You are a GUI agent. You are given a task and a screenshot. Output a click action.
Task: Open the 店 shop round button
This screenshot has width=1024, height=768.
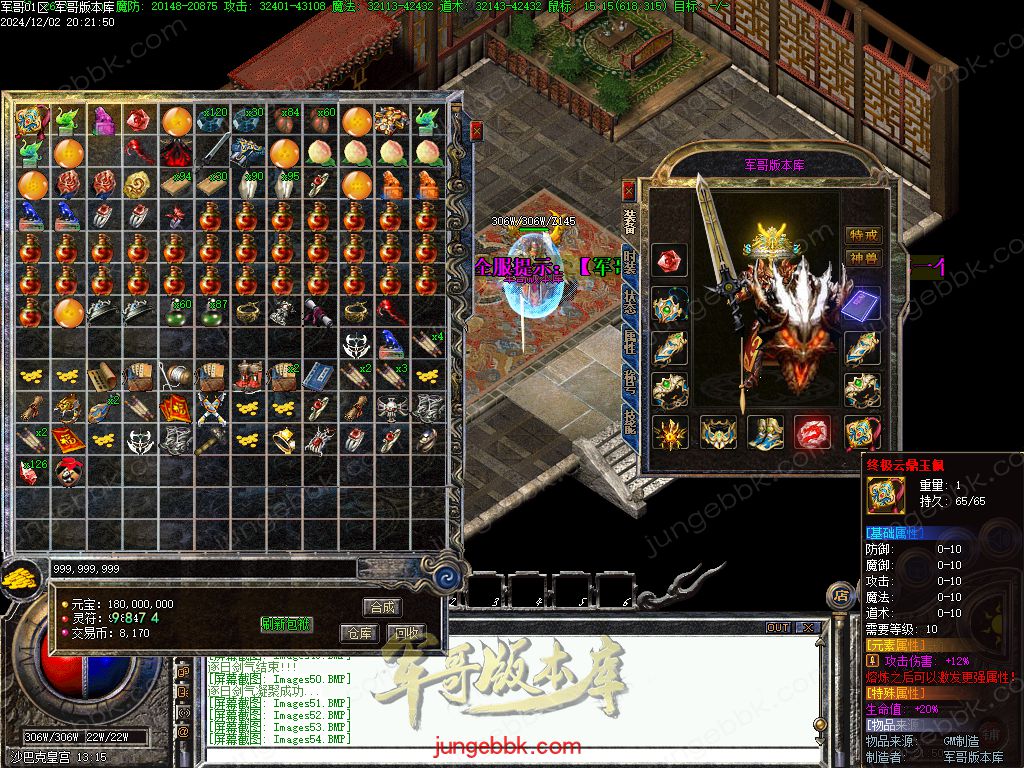[840, 596]
